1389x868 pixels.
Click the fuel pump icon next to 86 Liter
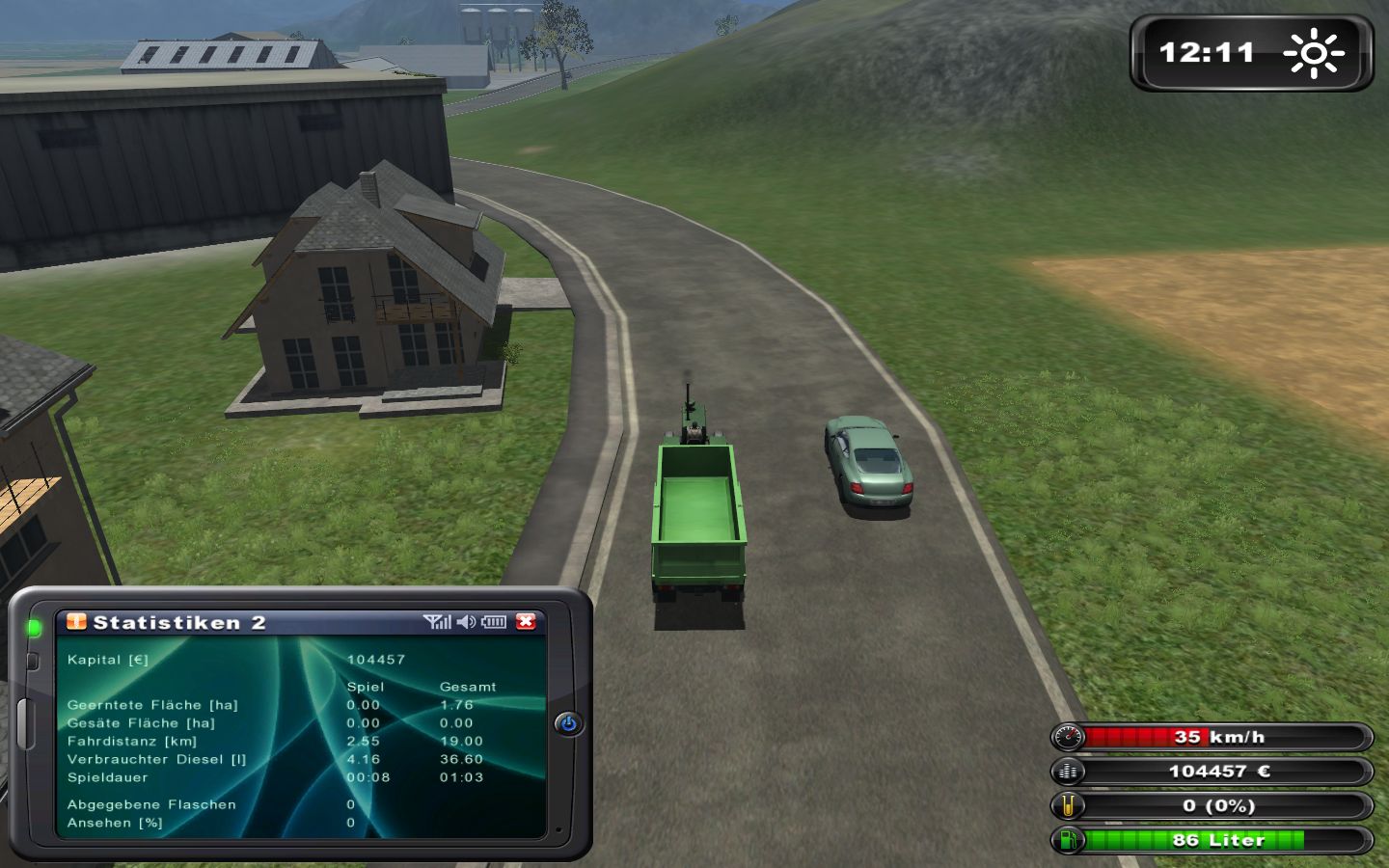tap(1067, 840)
